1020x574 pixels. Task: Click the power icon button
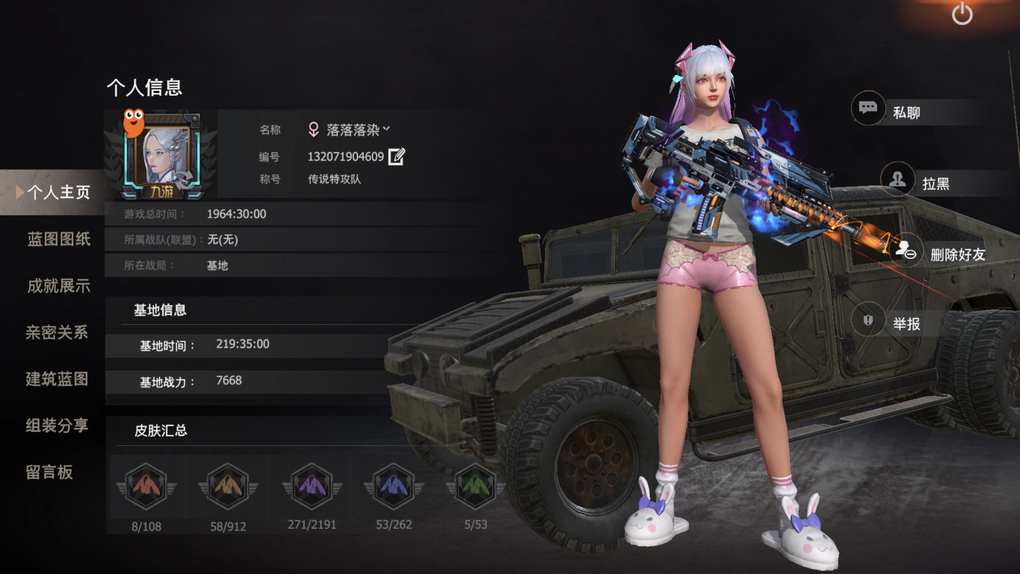point(962,14)
